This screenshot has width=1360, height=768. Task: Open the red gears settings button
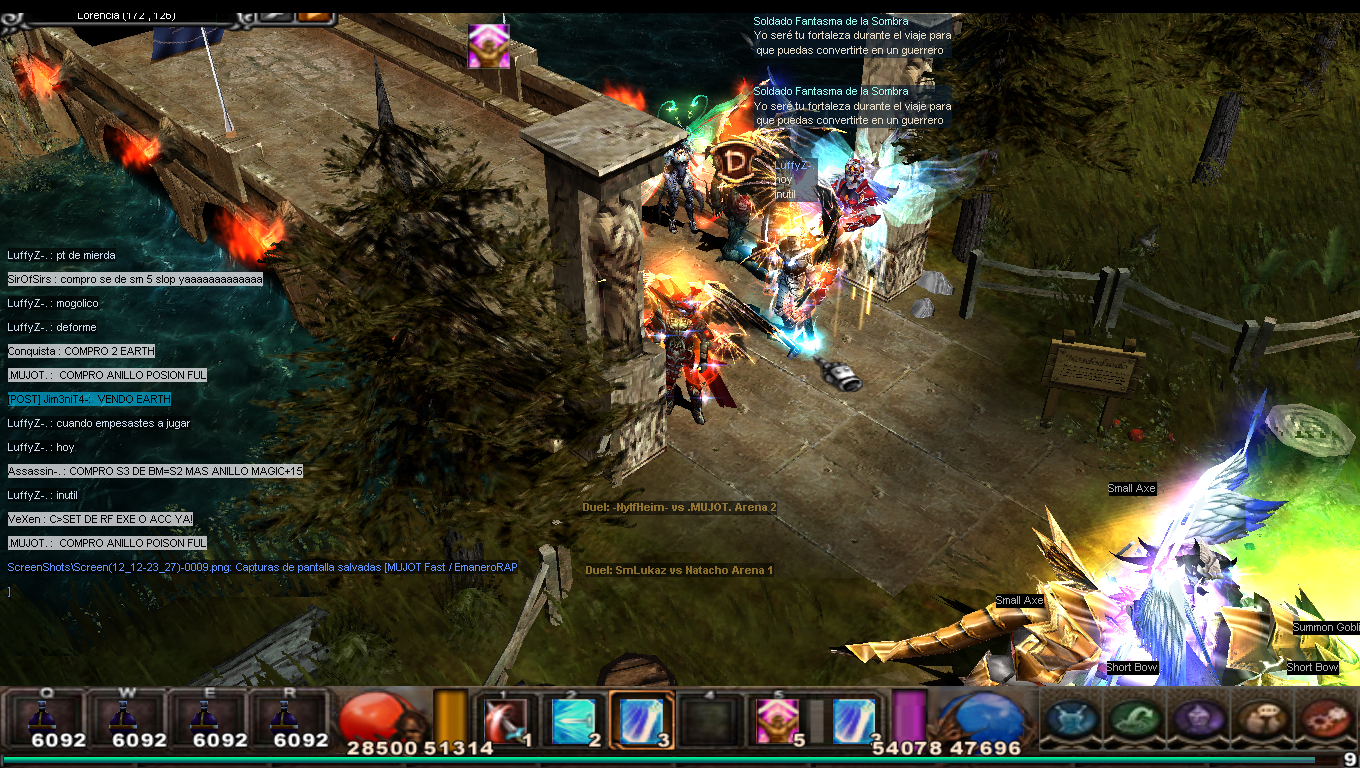click(x=1326, y=718)
